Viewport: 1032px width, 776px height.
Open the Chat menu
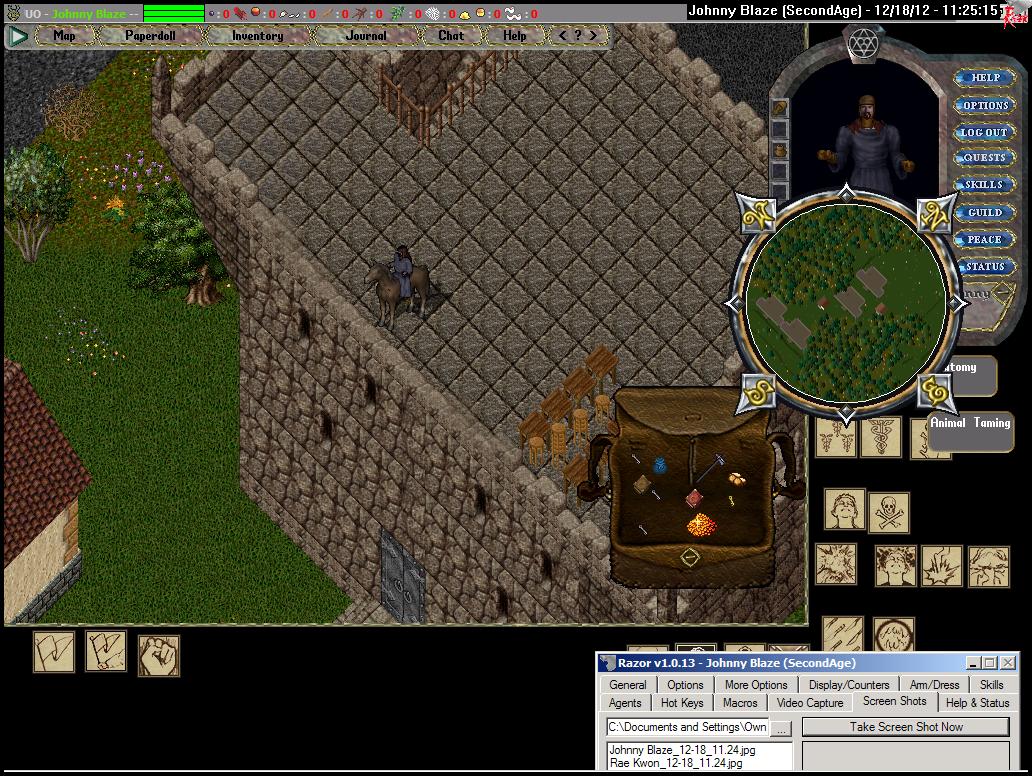[x=451, y=35]
